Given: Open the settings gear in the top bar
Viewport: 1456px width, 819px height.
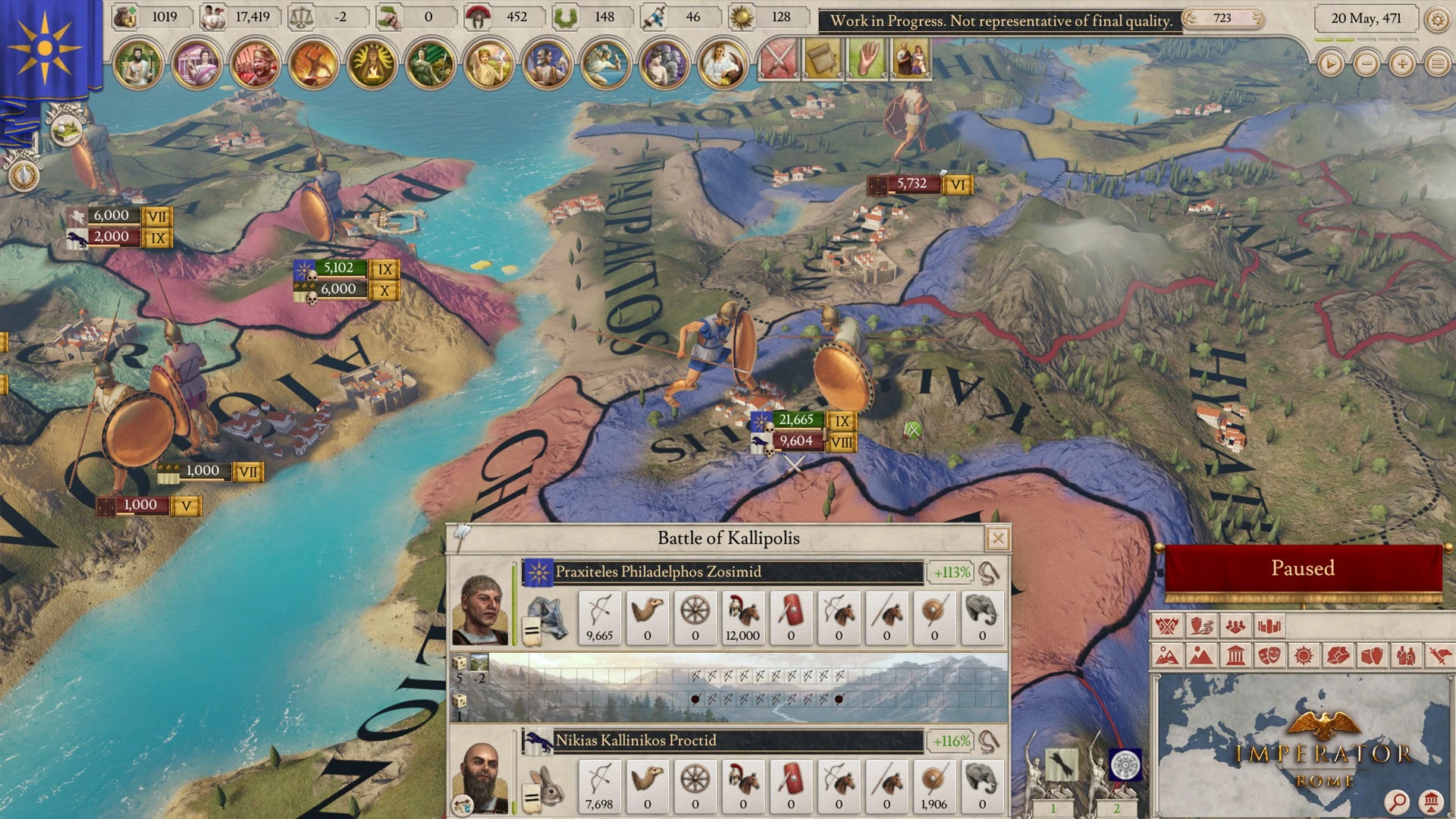Looking at the screenshot, I should click(1436, 20).
